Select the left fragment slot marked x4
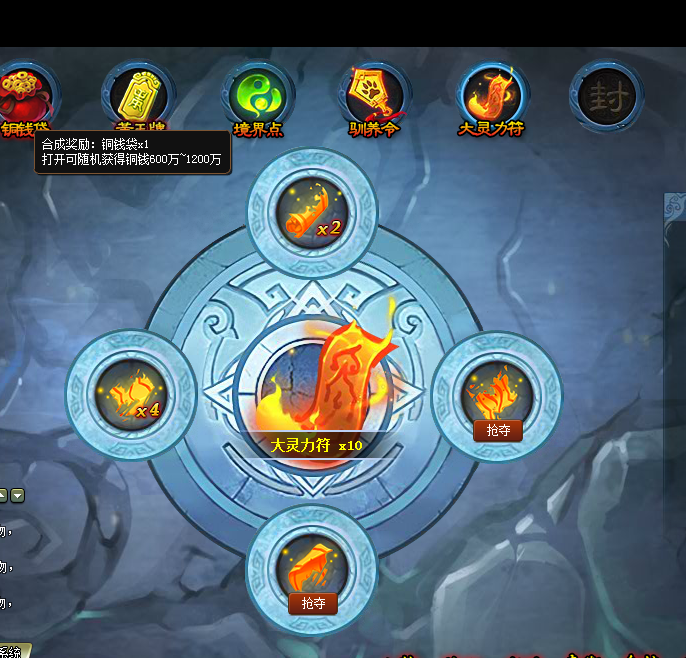Screen dimensions: 686x658 coord(130,396)
